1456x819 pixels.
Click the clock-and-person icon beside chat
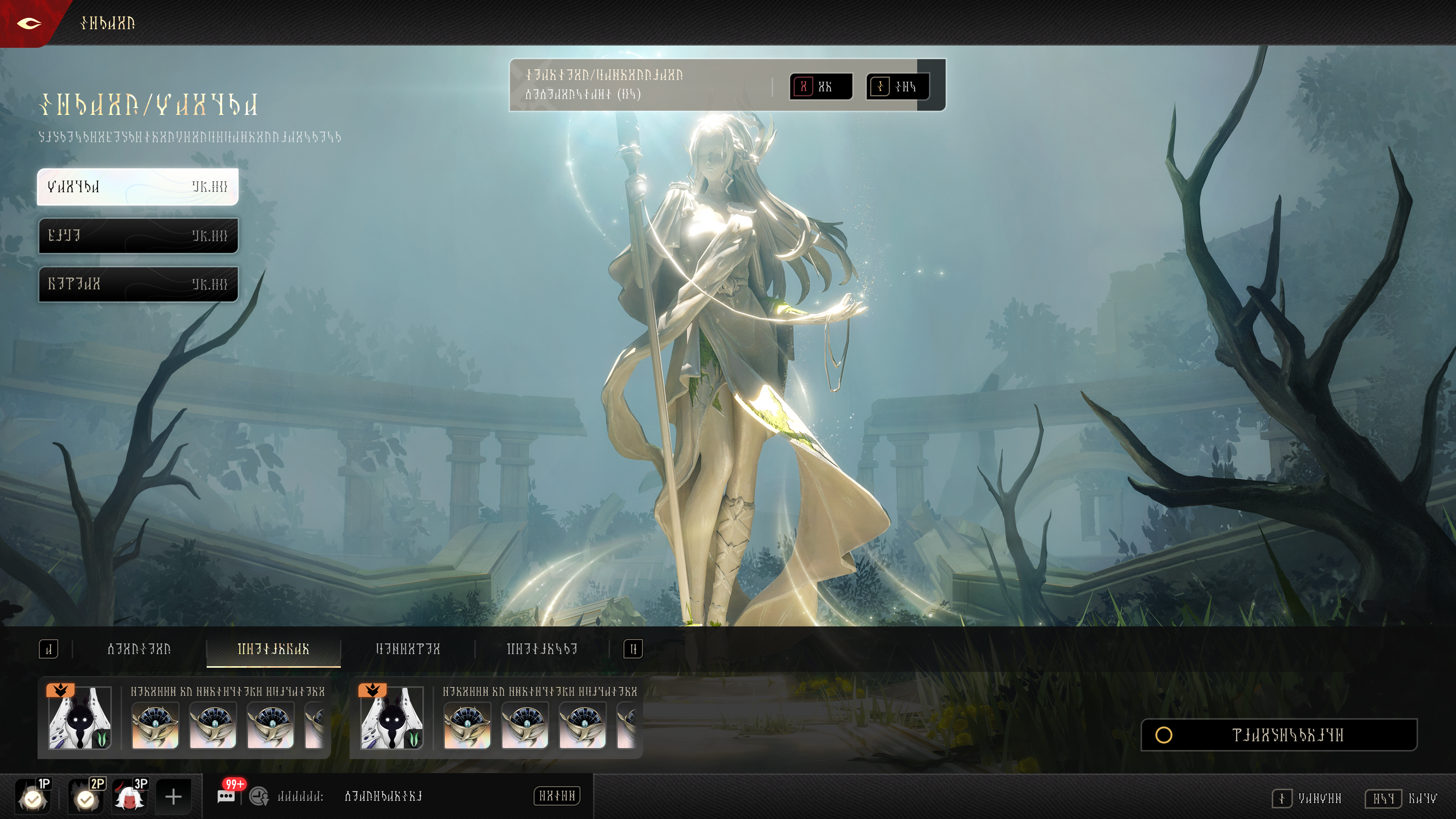[259, 796]
